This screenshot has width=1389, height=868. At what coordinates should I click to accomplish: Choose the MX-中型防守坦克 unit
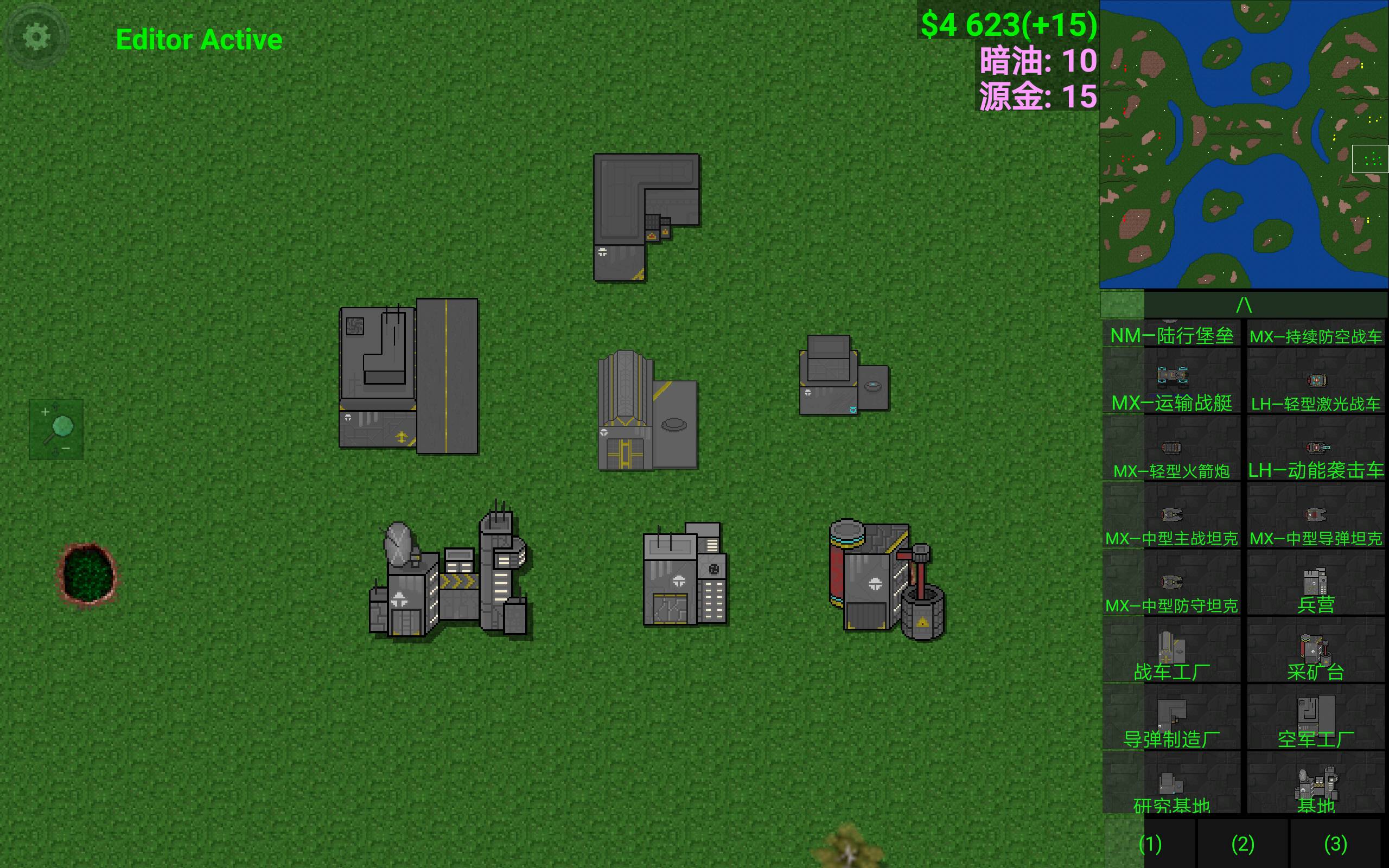(1171, 584)
